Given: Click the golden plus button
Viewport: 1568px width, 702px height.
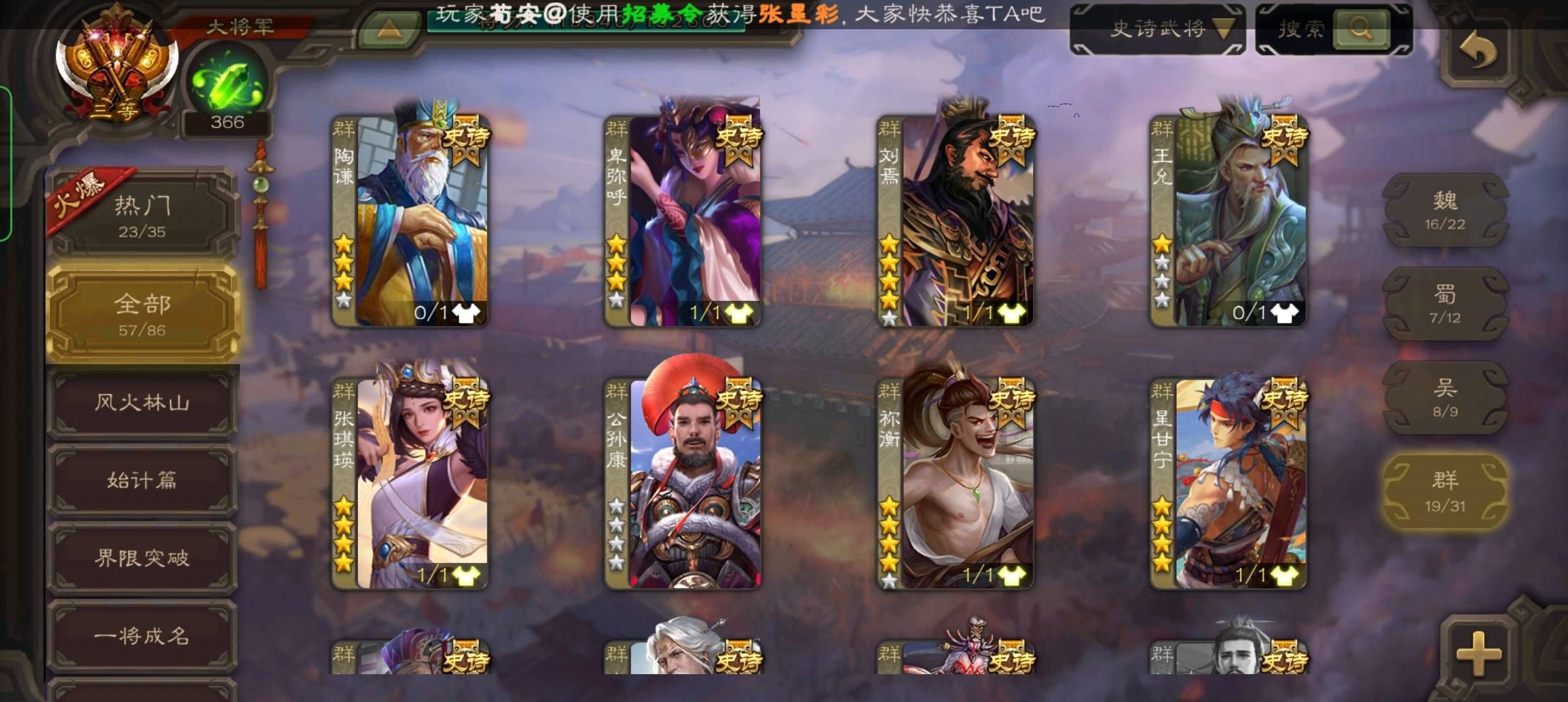Looking at the screenshot, I should pos(1478,652).
